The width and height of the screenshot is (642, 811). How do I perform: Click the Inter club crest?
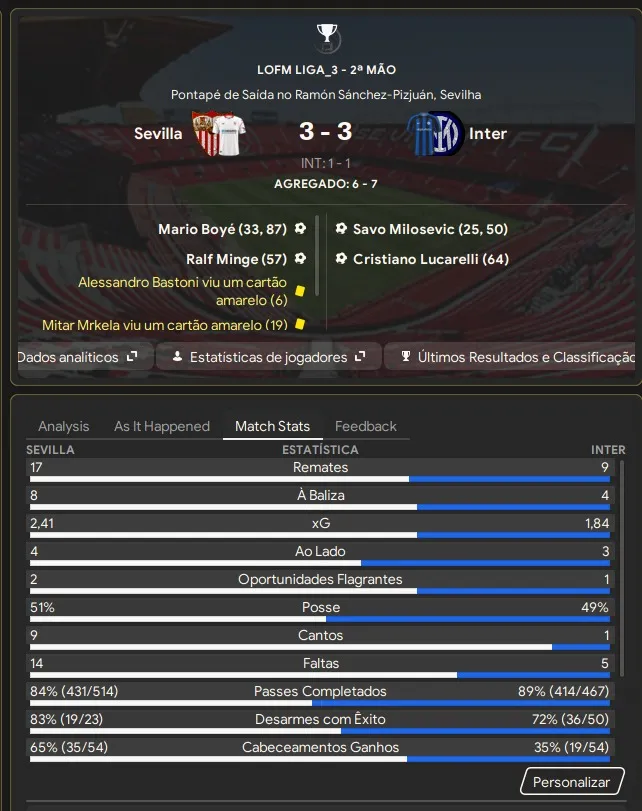436,134
